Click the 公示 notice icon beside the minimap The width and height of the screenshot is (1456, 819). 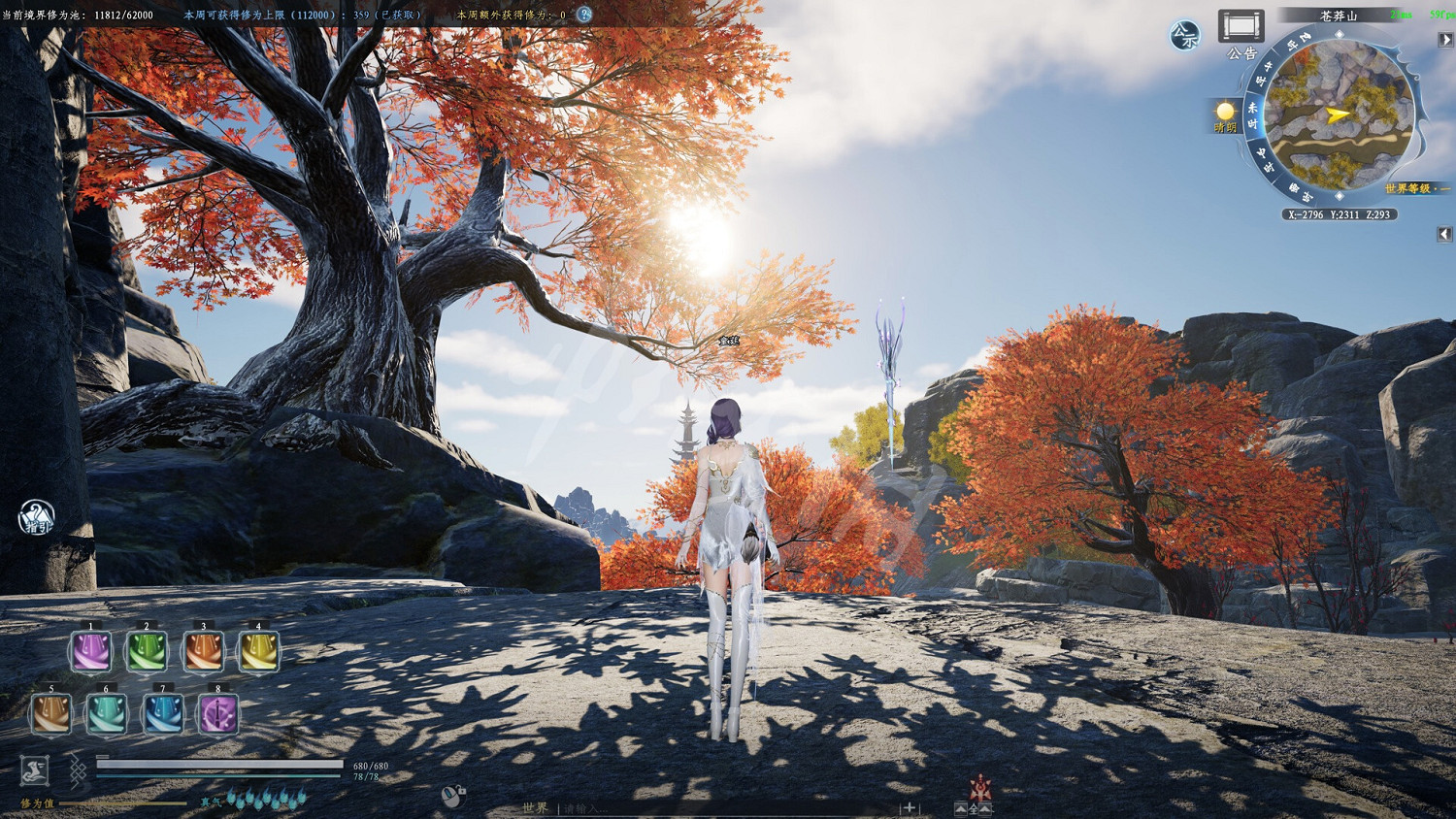[1184, 34]
